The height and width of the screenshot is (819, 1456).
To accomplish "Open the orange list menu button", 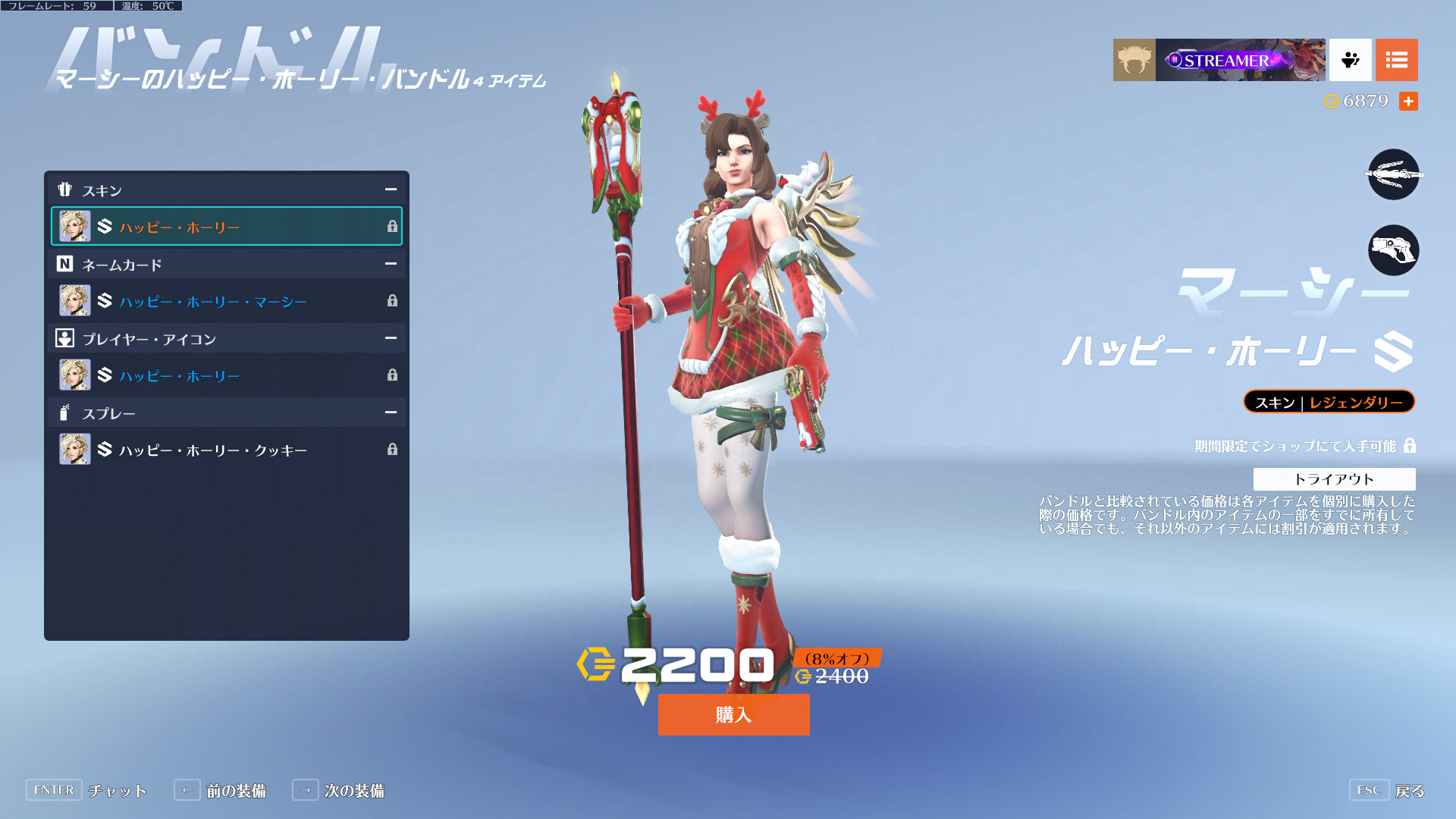I will [1396, 60].
